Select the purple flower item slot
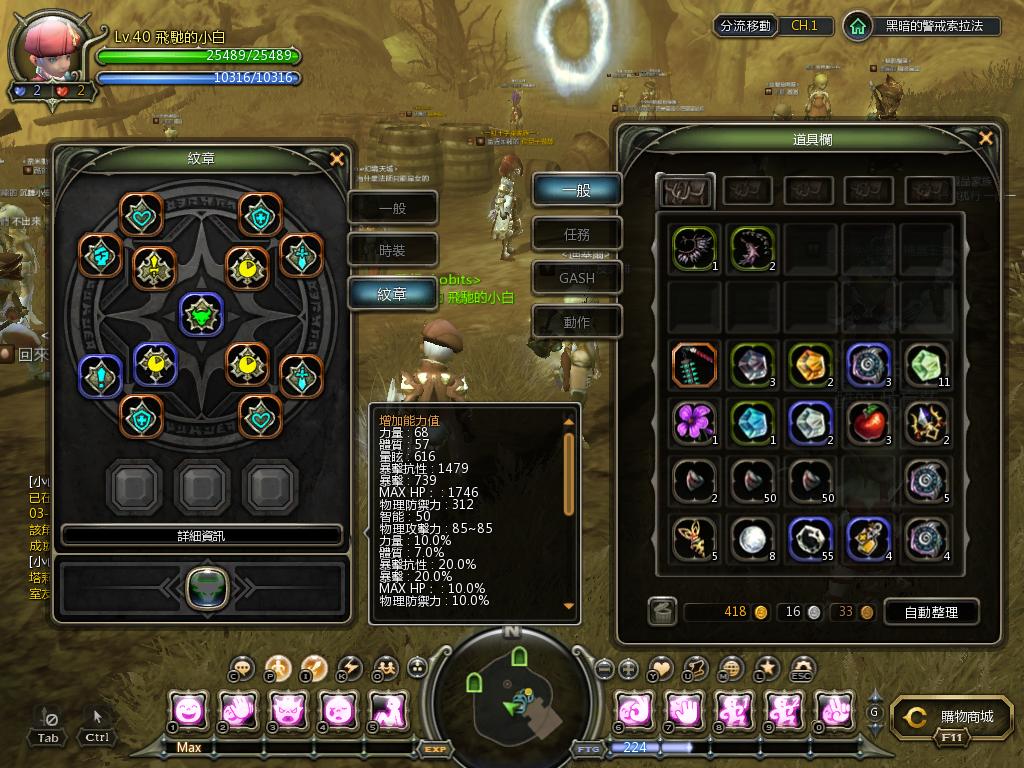Screen dimensions: 1024x768 pos(694,423)
